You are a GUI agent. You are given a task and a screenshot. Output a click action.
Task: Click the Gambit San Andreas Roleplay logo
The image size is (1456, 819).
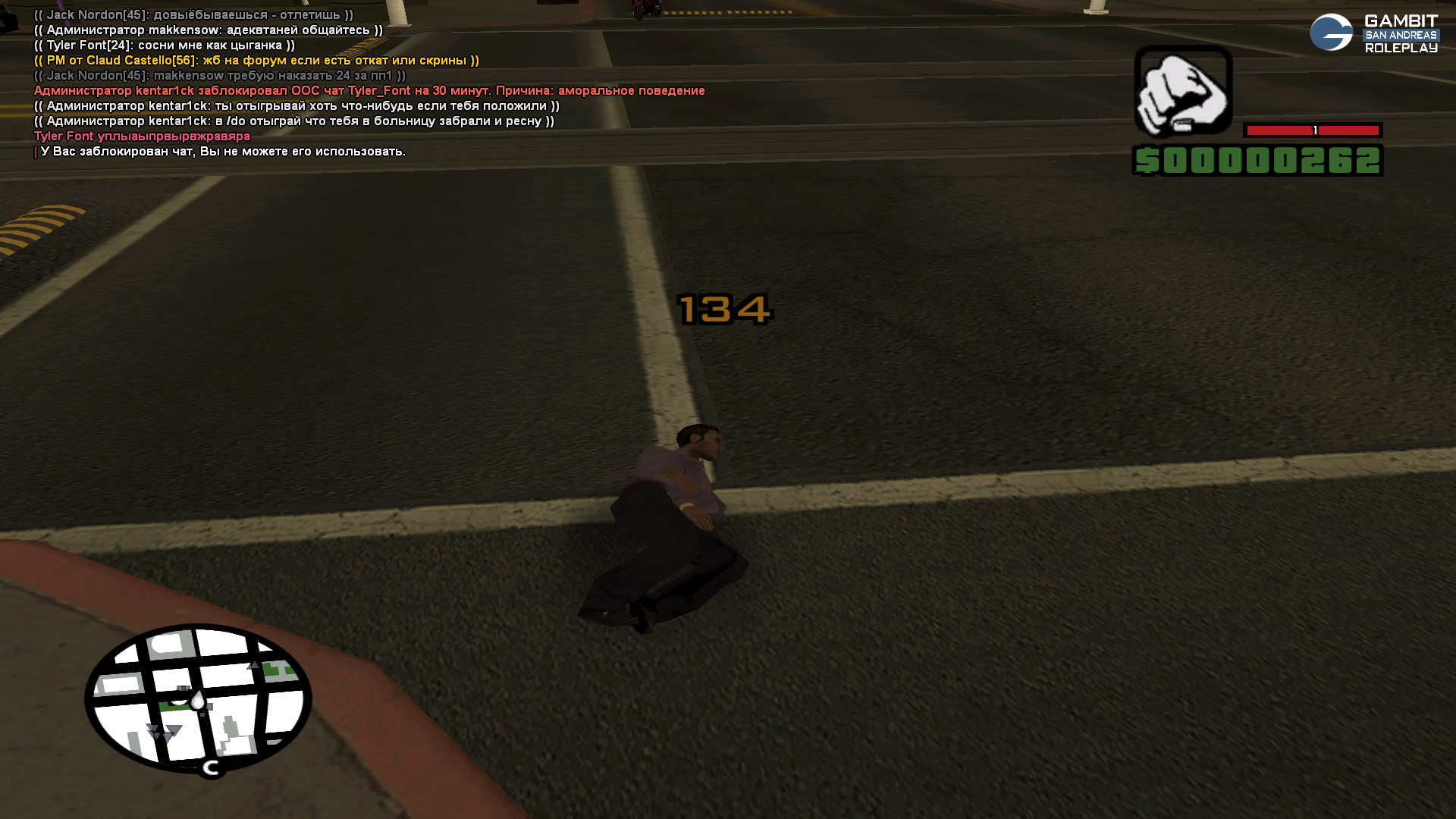click(1373, 33)
